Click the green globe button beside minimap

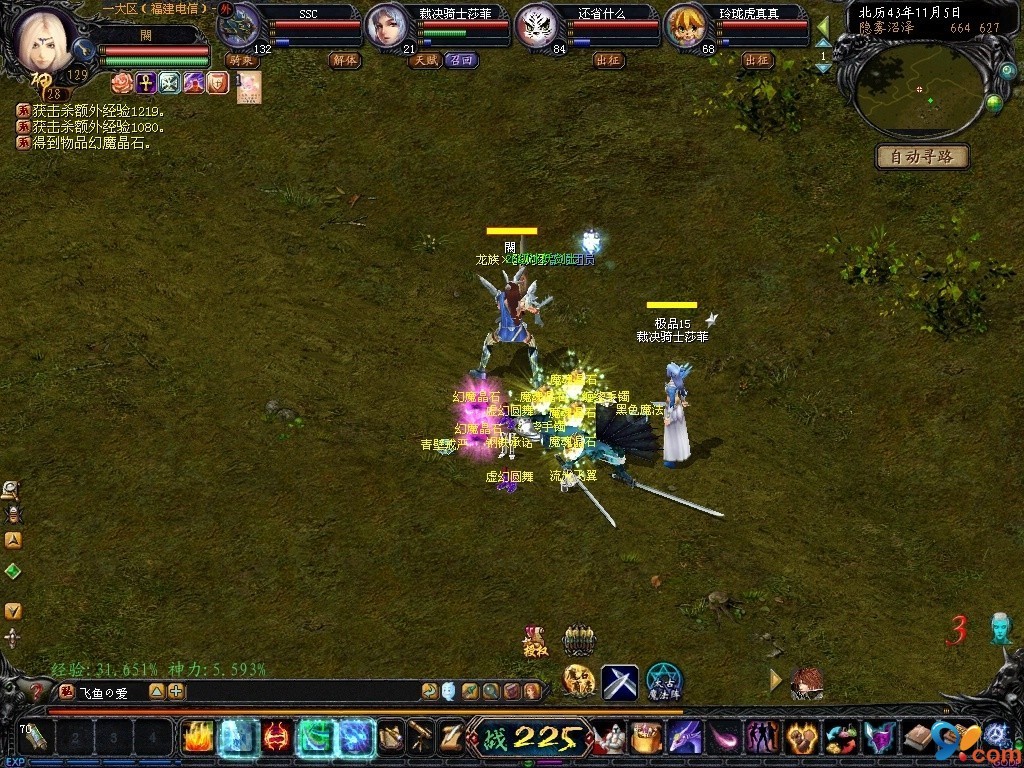994,102
